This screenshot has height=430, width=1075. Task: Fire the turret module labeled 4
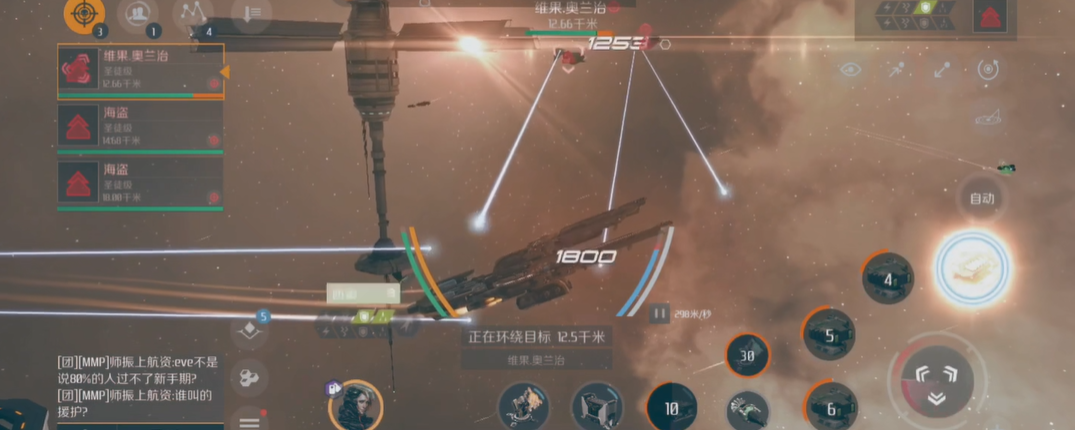click(x=888, y=278)
